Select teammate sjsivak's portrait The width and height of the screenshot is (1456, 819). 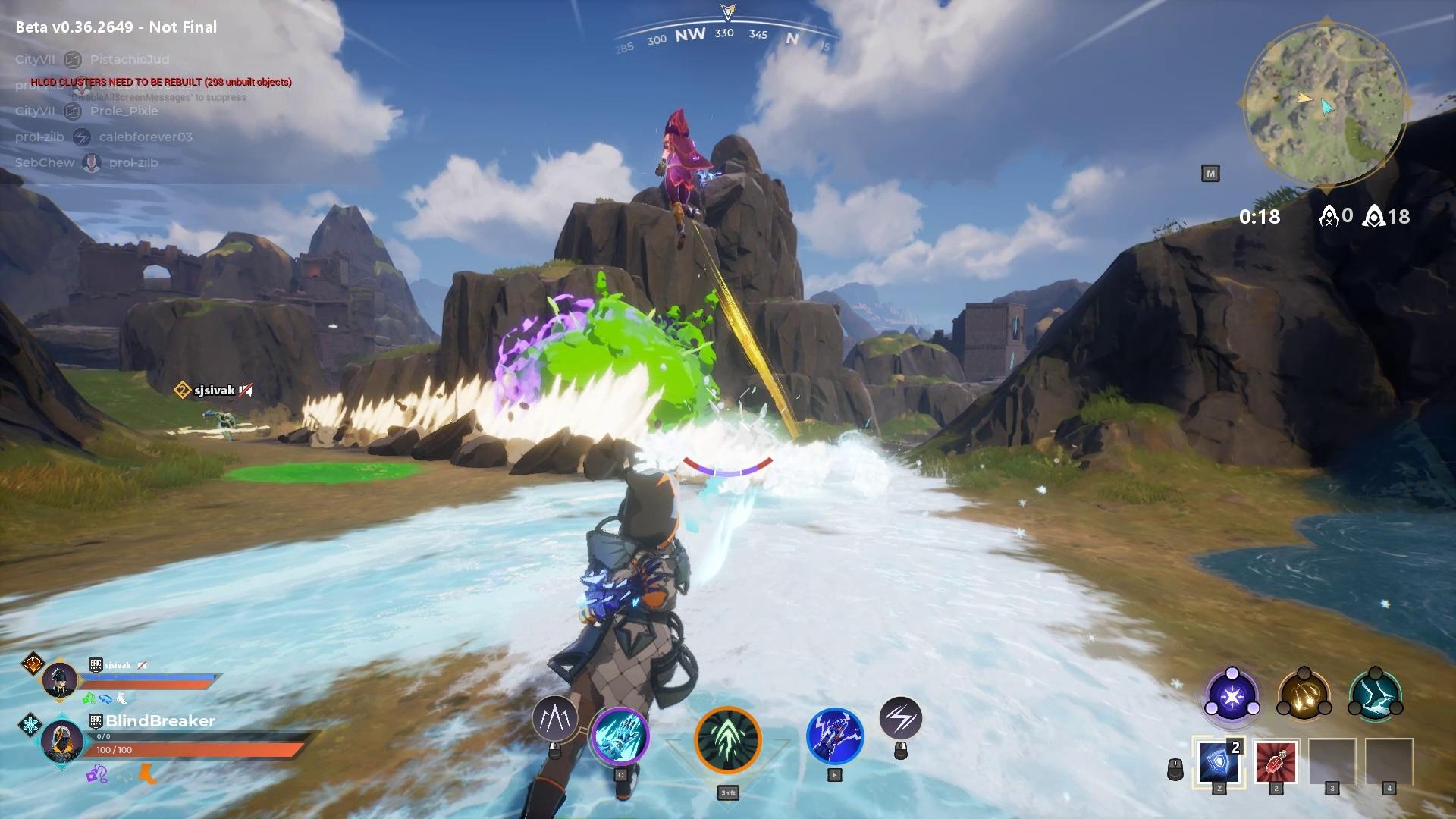click(59, 679)
